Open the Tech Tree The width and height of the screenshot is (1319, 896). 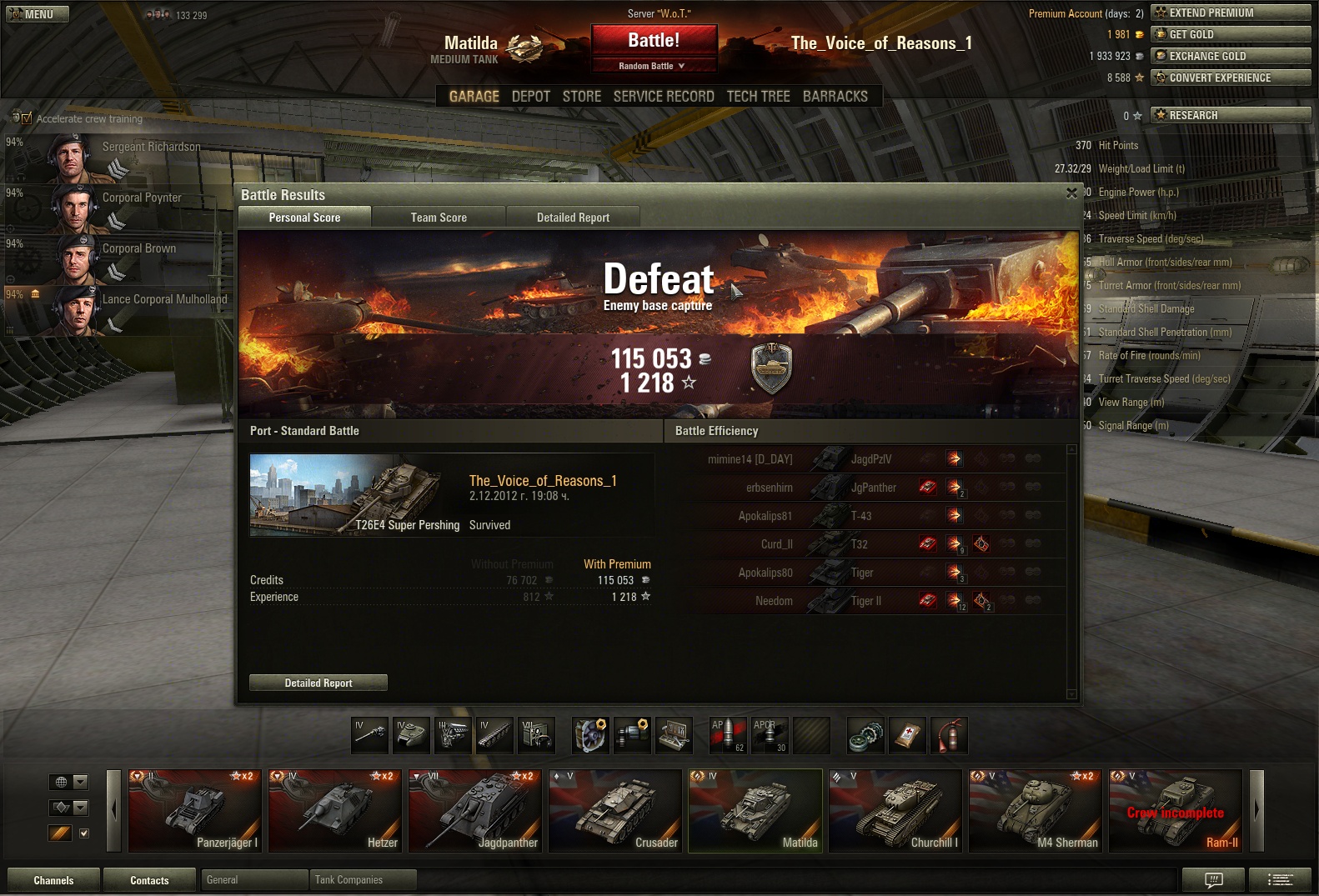point(758,97)
